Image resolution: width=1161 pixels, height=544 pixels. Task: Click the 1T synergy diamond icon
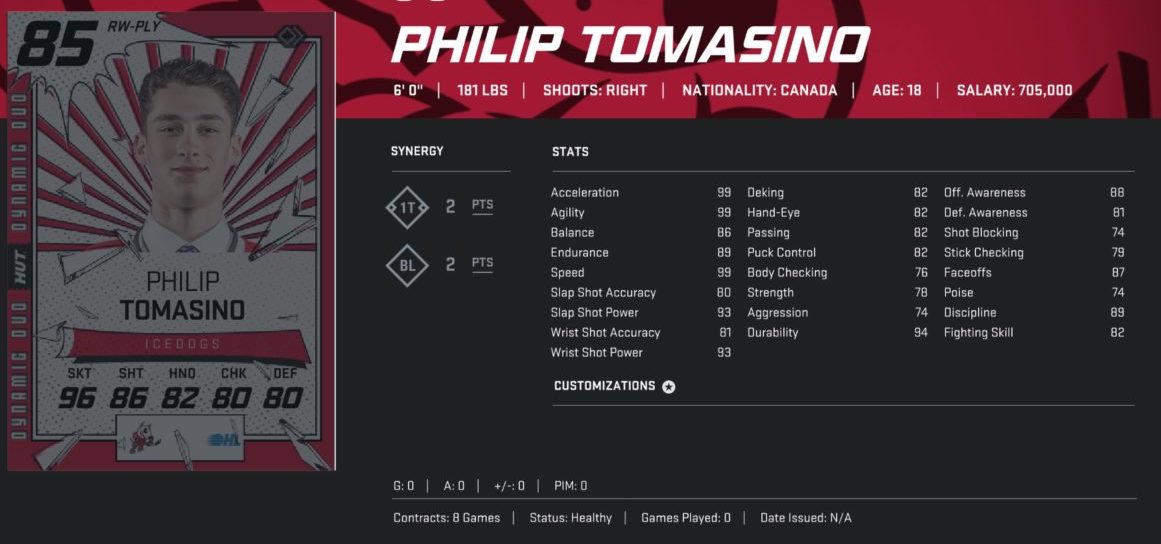[x=407, y=207]
